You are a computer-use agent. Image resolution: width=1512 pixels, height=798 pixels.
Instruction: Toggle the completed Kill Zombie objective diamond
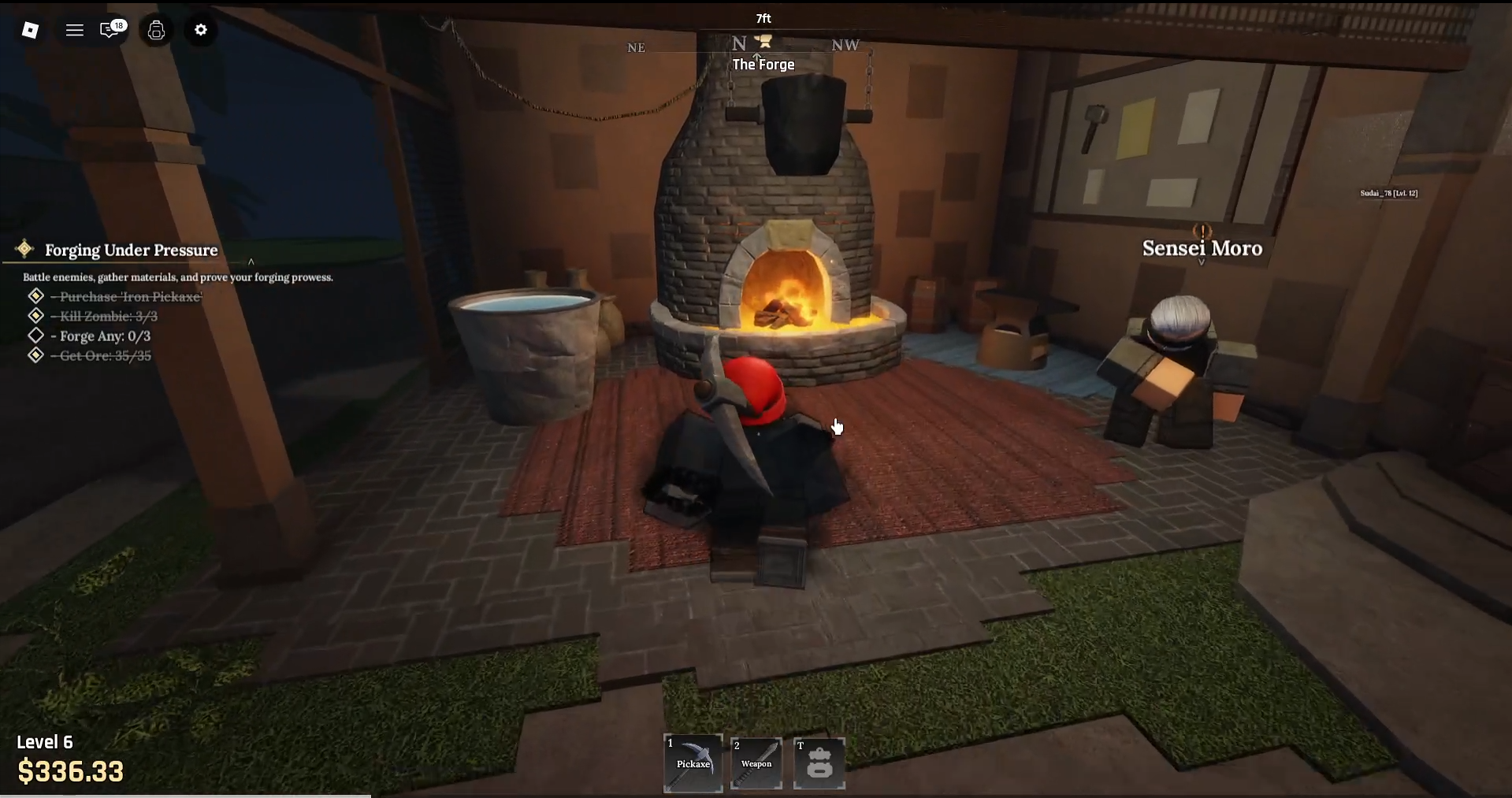[35, 315]
